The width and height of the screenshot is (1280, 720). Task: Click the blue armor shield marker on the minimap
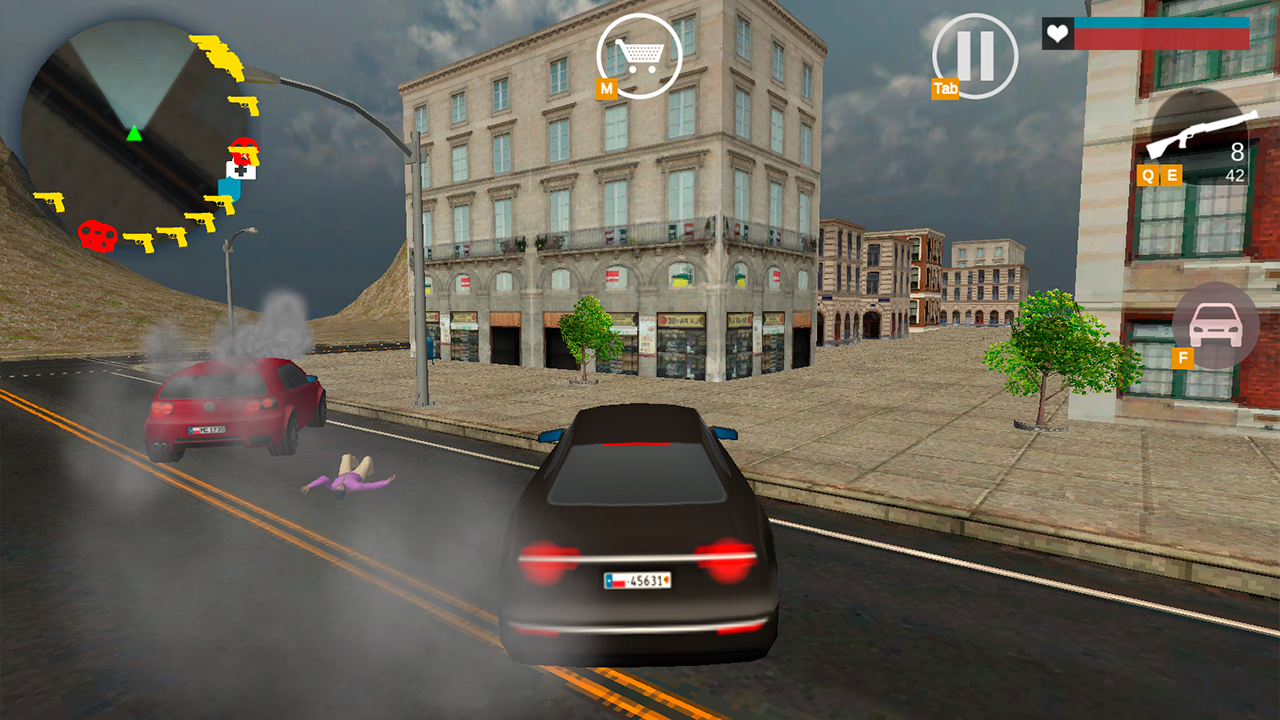coord(228,188)
